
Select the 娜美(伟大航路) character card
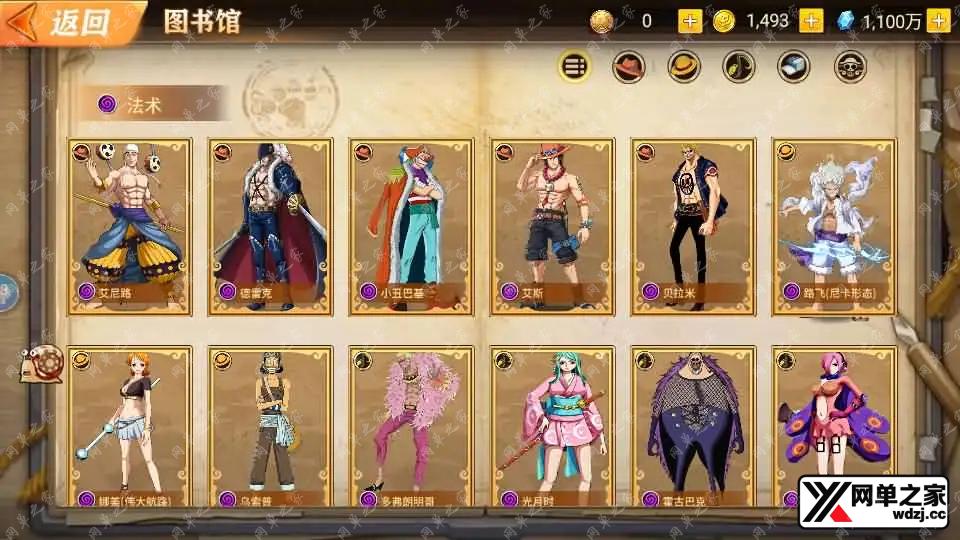click(x=130, y=425)
